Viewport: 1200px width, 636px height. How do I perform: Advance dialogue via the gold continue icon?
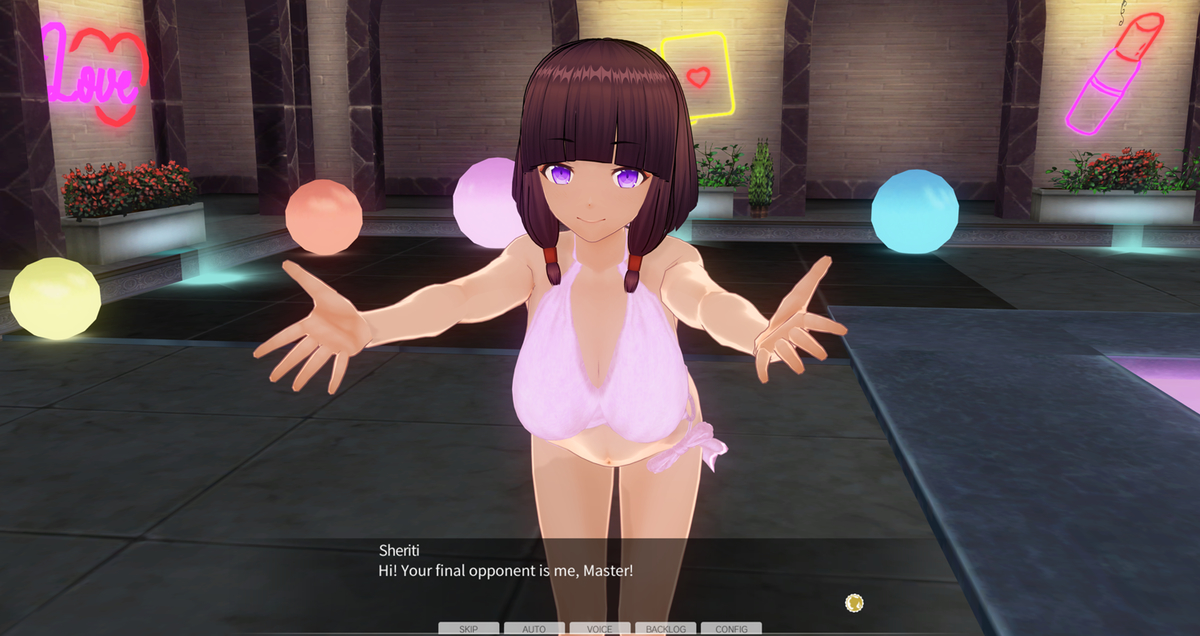coord(854,602)
